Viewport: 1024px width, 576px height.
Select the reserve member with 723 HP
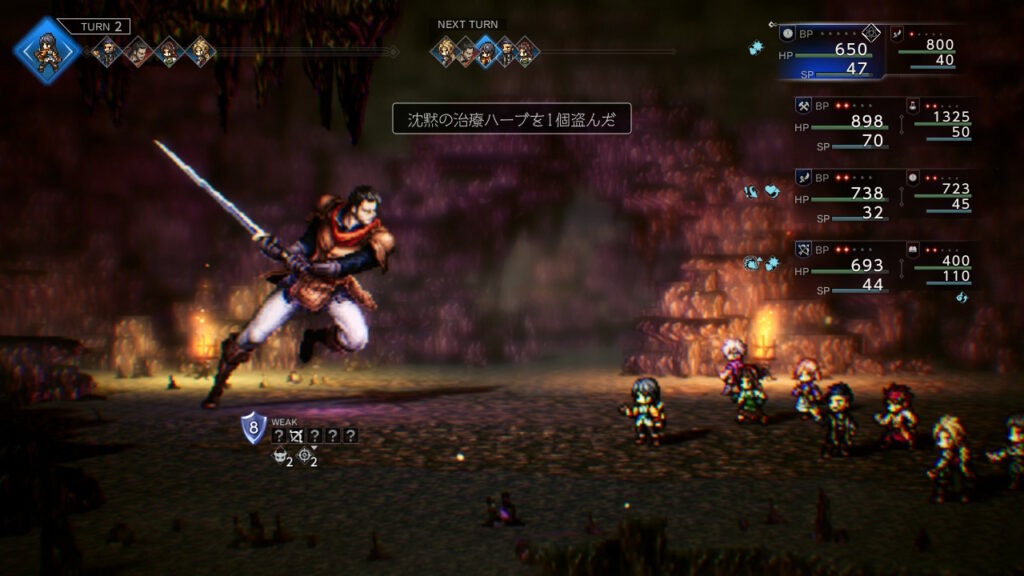pos(940,191)
